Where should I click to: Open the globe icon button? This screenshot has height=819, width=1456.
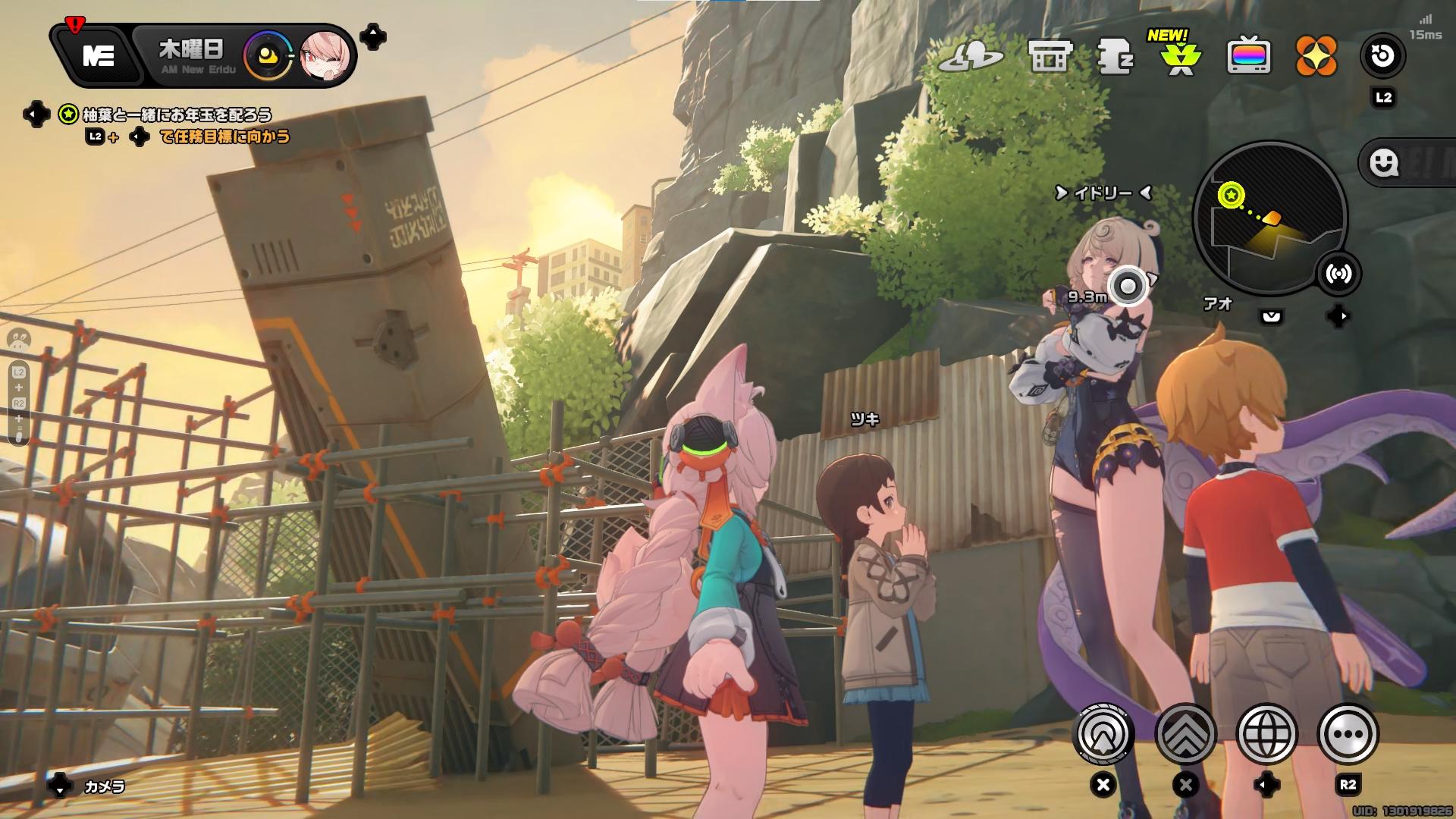tap(1266, 733)
